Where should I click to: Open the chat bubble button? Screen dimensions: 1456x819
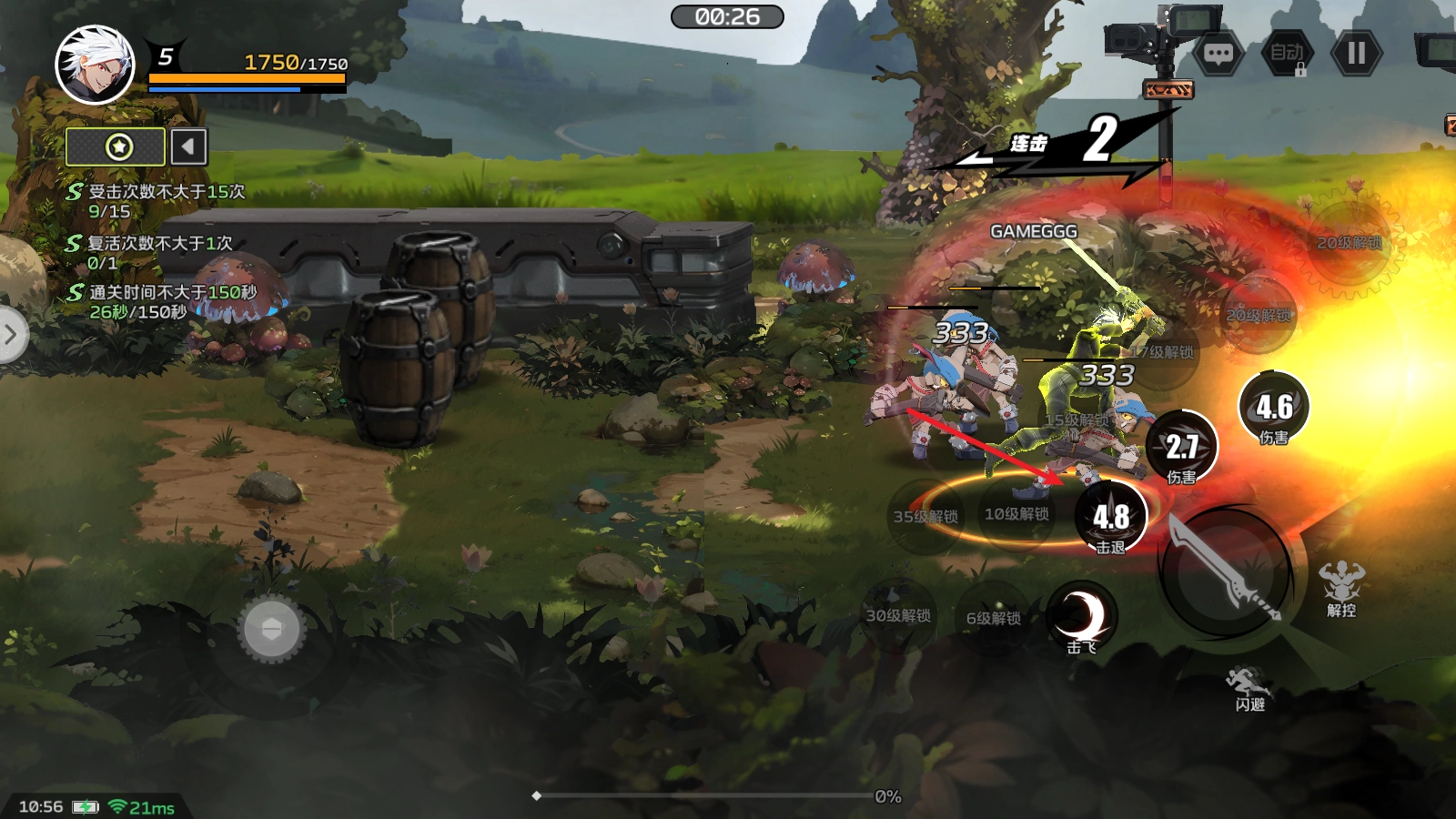coord(1218,54)
